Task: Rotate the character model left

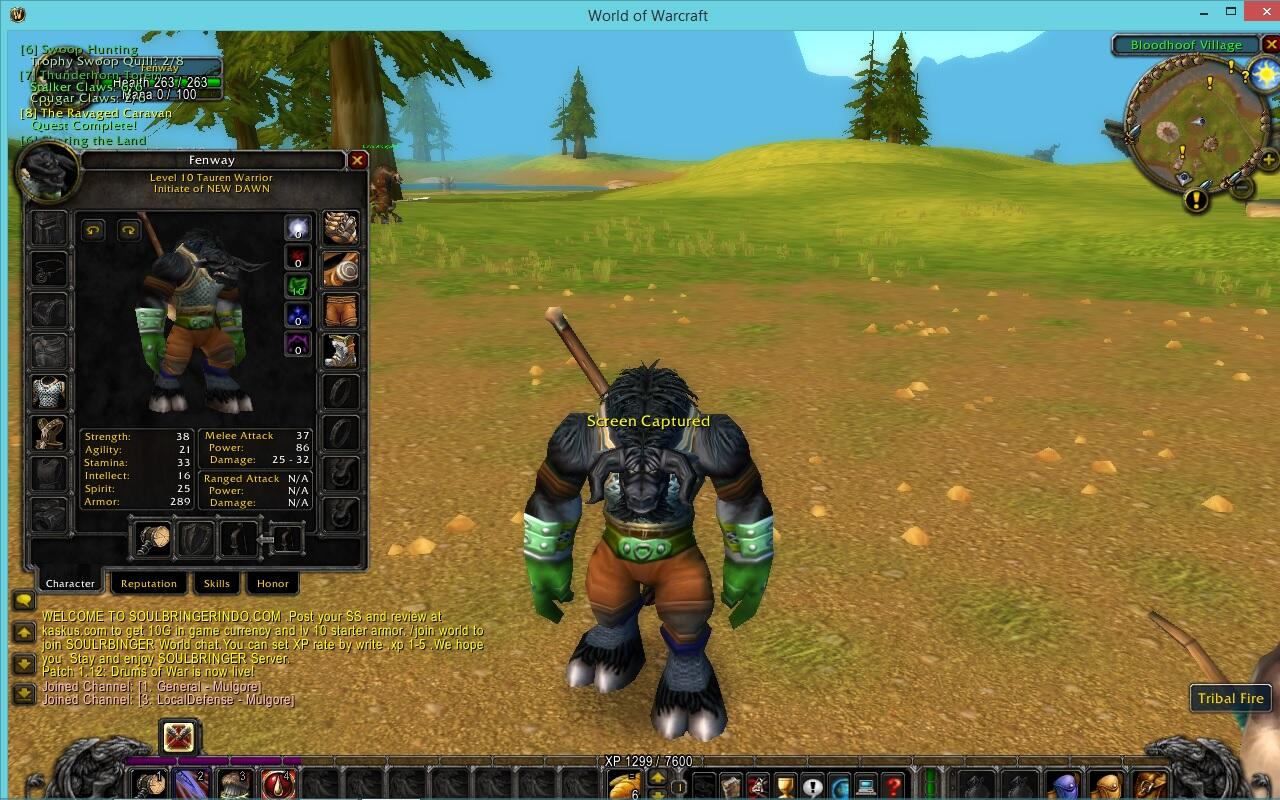Action: coord(92,230)
